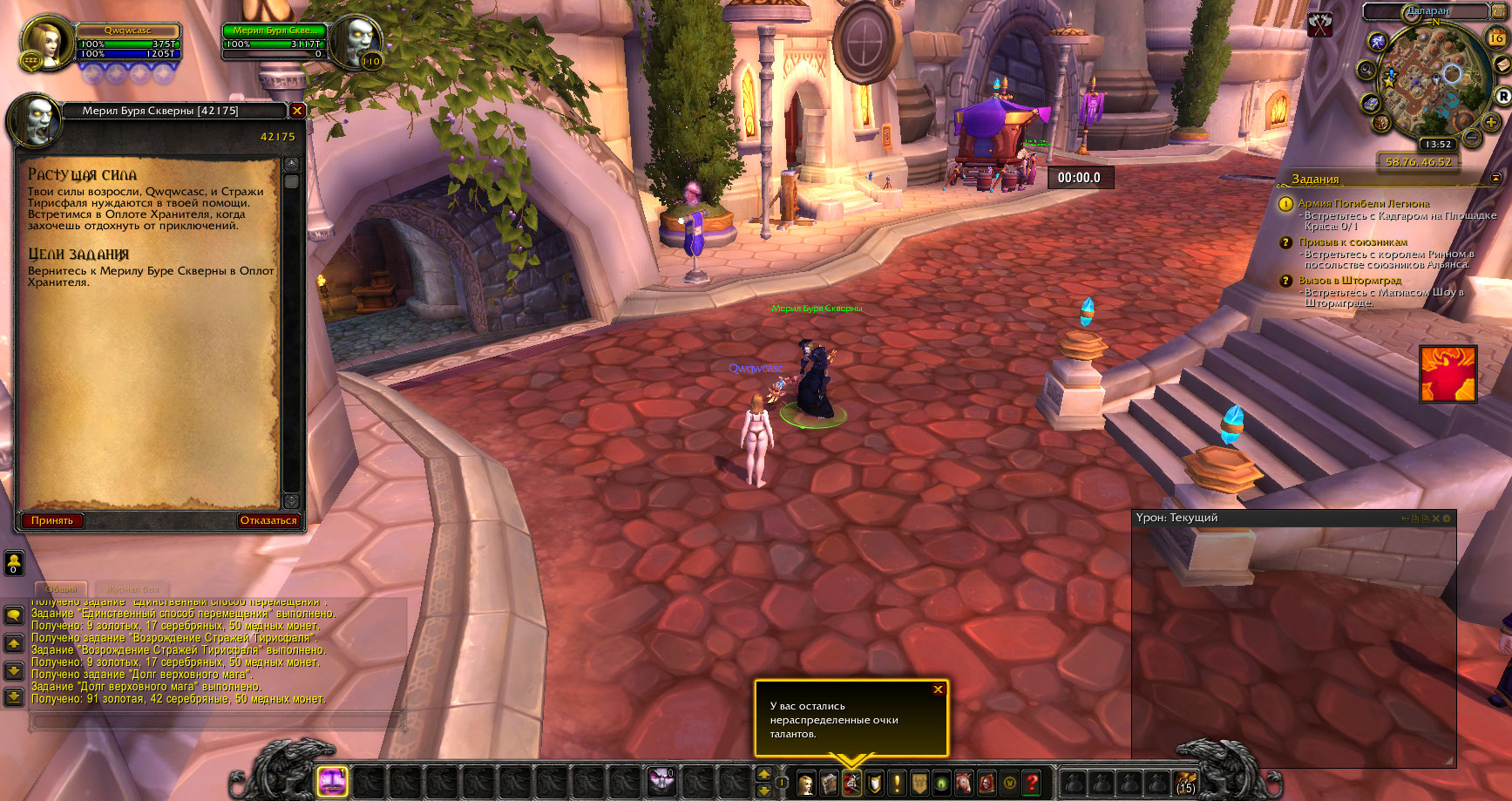Switch to the Общий chat tab
The image size is (1512, 801).
pos(61,589)
